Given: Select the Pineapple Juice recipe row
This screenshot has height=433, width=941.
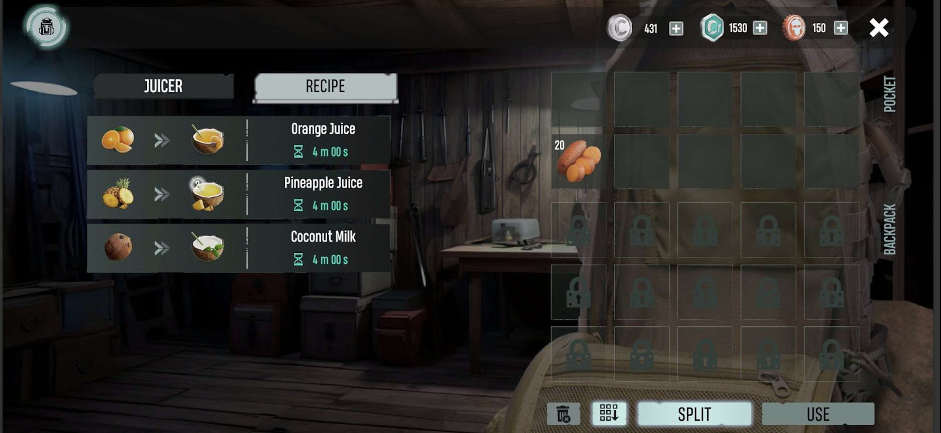Looking at the screenshot, I should [238, 194].
